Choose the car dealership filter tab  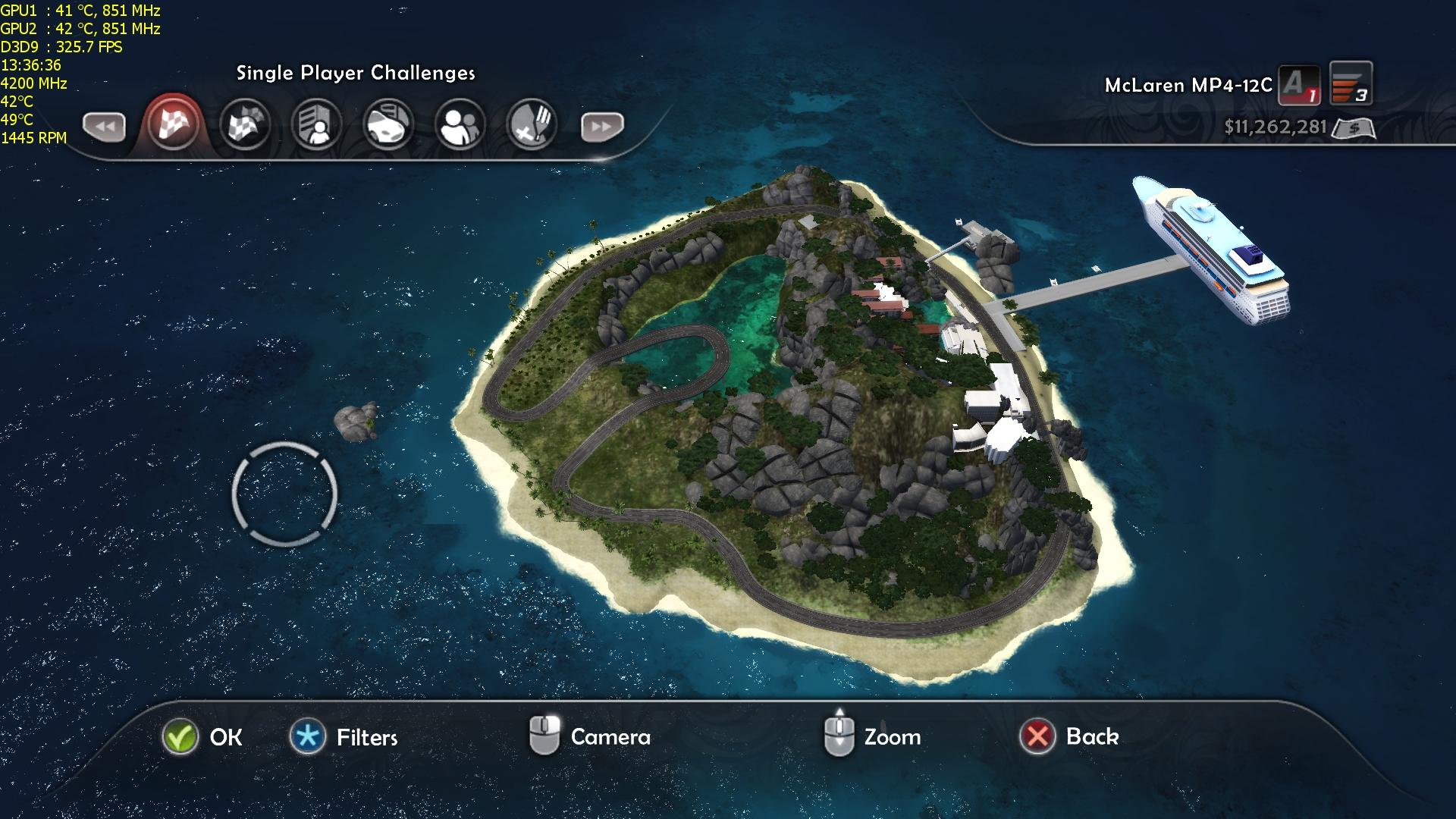388,124
